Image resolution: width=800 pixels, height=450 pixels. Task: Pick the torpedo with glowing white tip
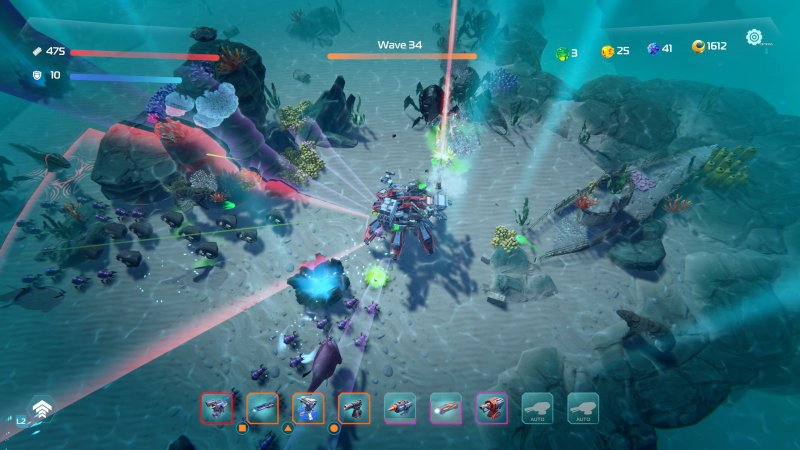(x=446, y=407)
